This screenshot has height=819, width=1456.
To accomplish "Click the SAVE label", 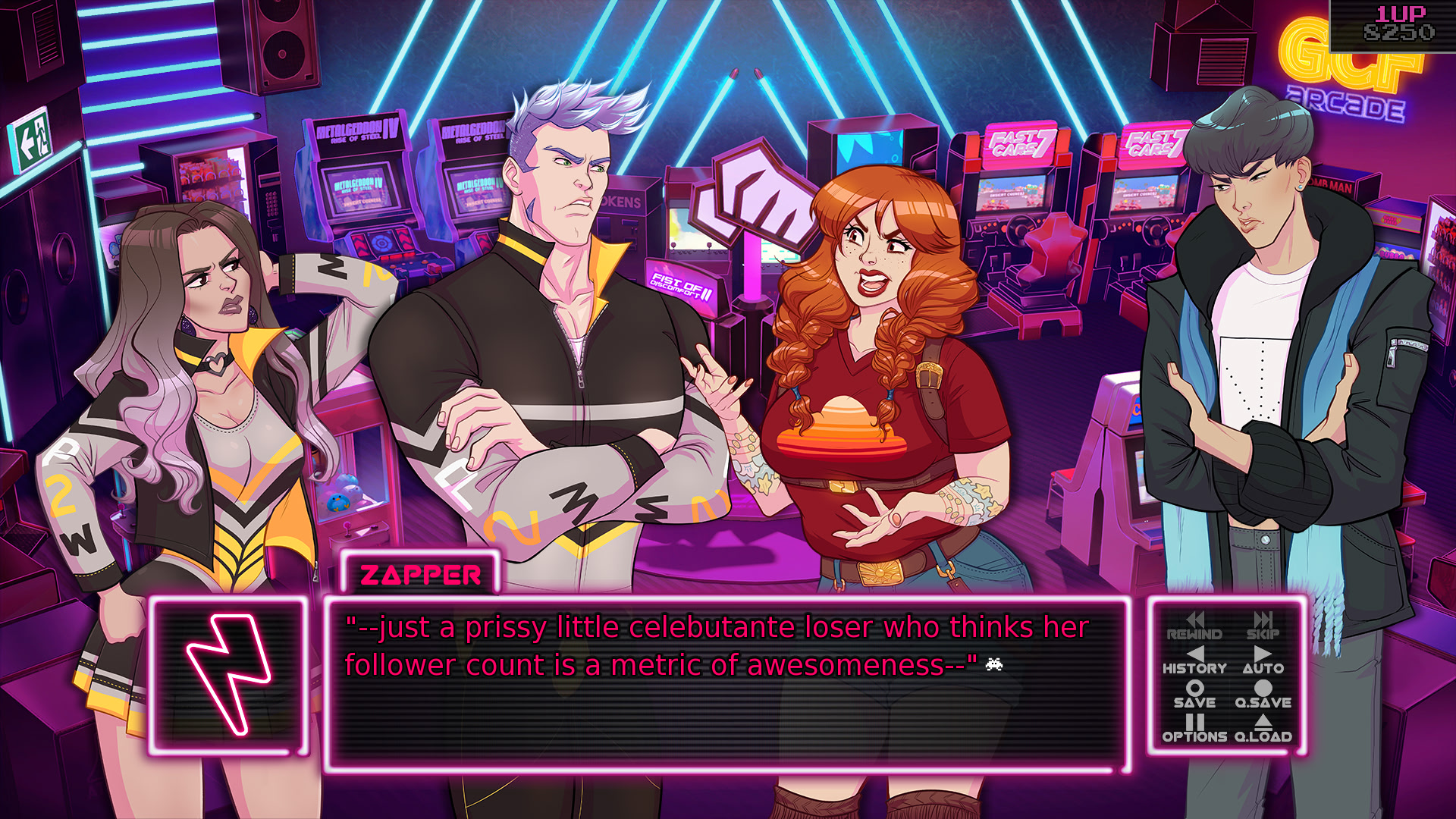I will (1196, 702).
